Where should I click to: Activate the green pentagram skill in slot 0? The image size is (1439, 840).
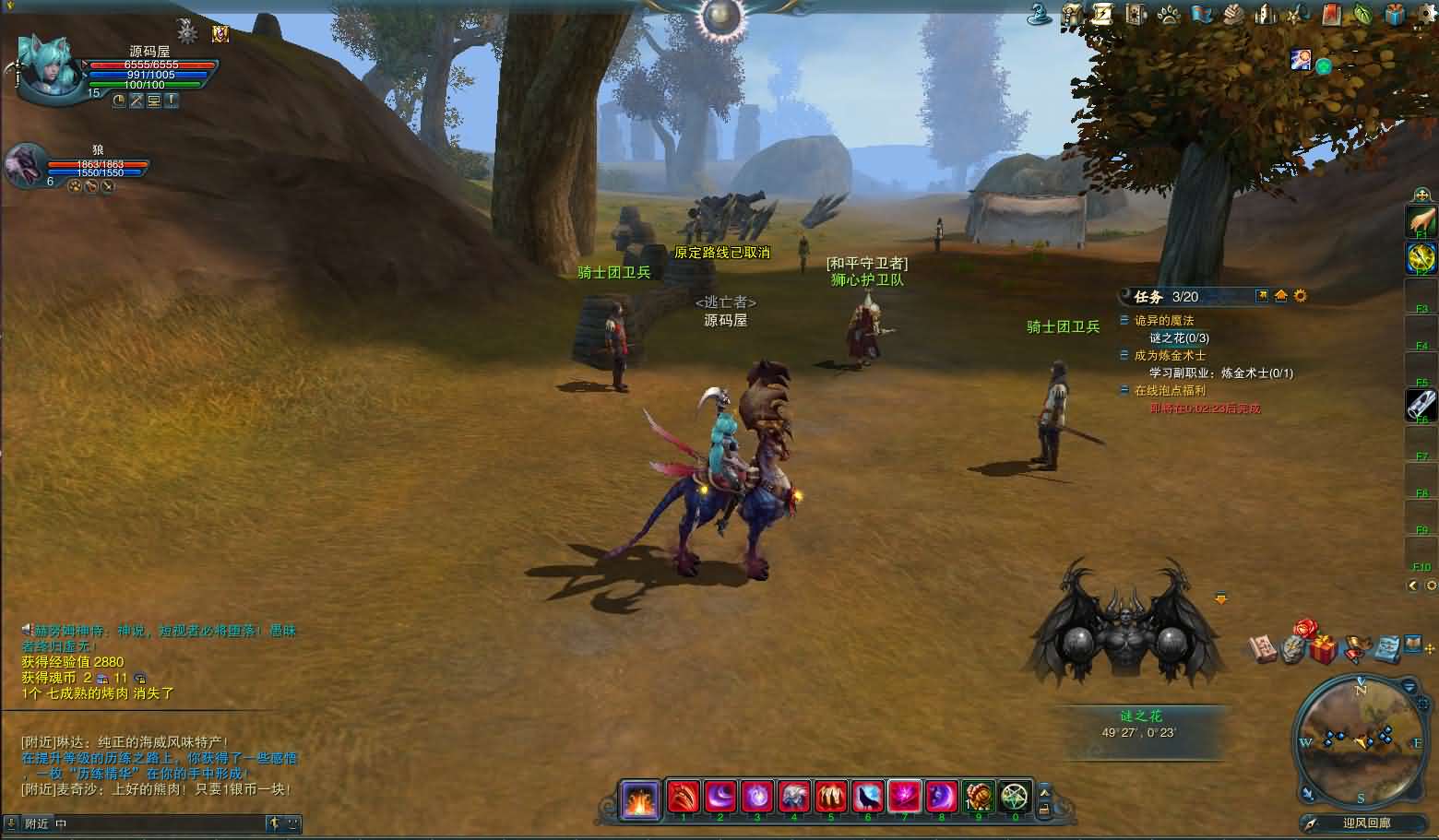1016,796
